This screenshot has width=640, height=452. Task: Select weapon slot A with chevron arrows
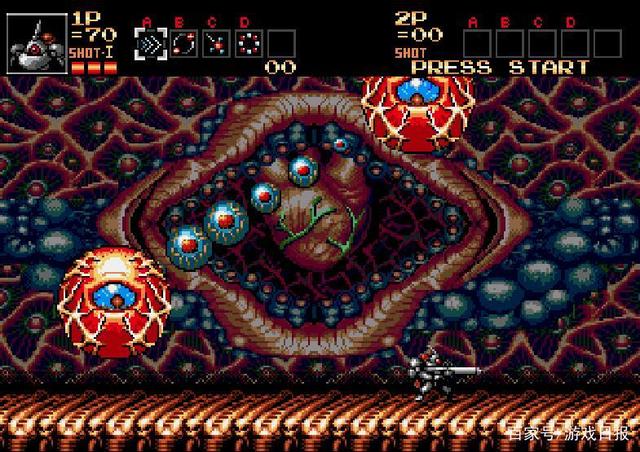click(x=149, y=44)
